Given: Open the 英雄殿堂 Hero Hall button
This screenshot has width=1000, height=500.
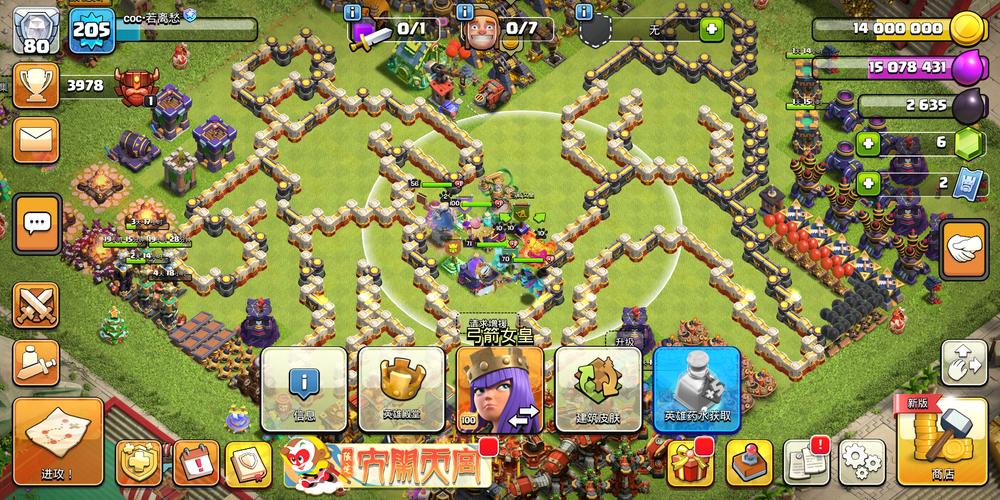Looking at the screenshot, I should (401, 389).
